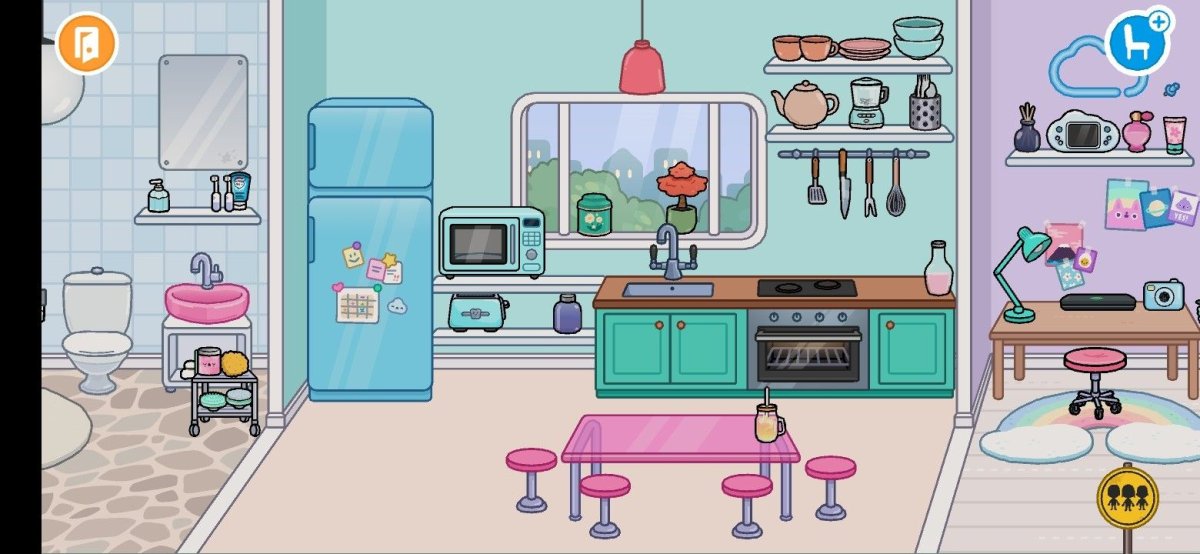Tap the orange door exit button
Image resolution: width=1200 pixels, height=554 pixels.
coord(87,44)
